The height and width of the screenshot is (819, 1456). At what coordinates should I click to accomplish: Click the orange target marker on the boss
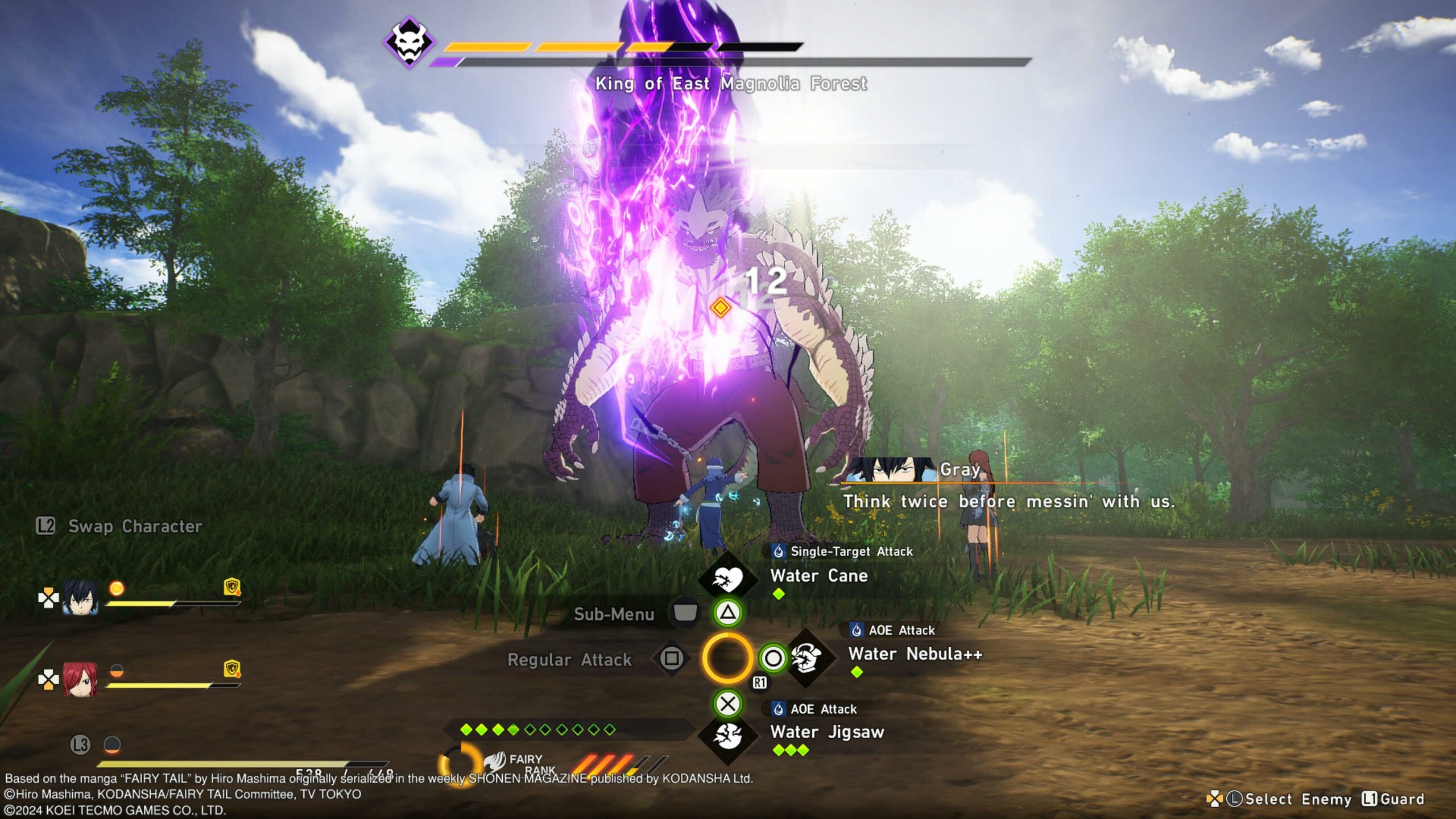click(720, 308)
